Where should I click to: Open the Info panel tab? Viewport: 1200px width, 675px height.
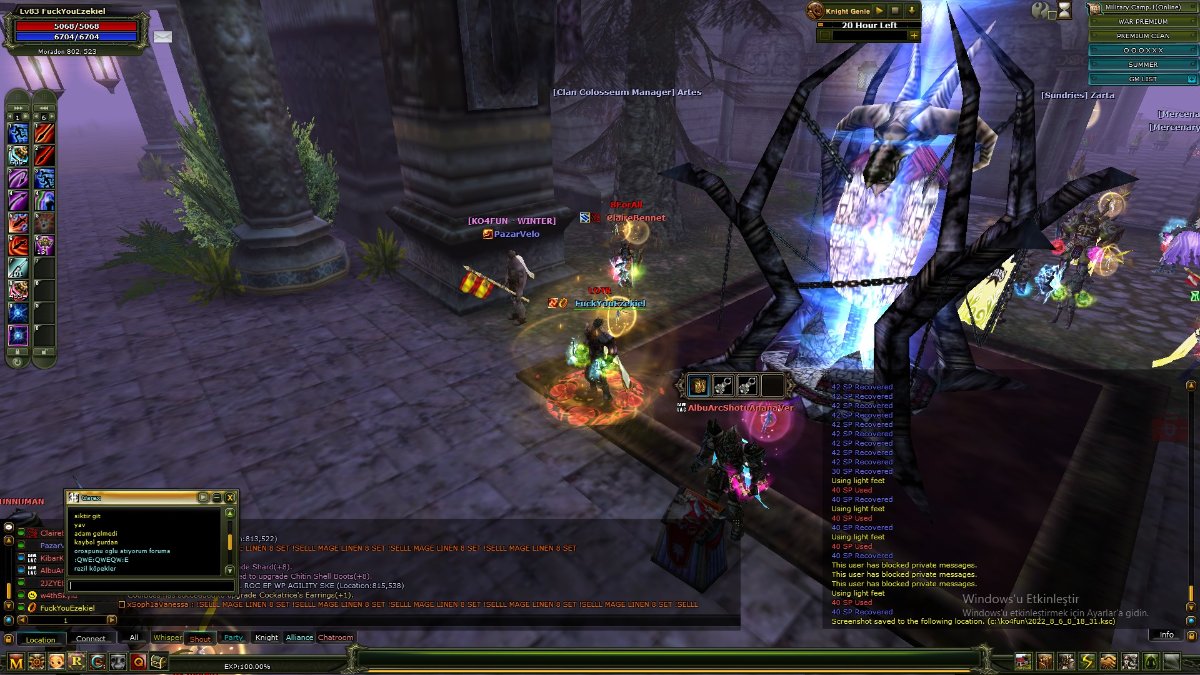point(1166,635)
